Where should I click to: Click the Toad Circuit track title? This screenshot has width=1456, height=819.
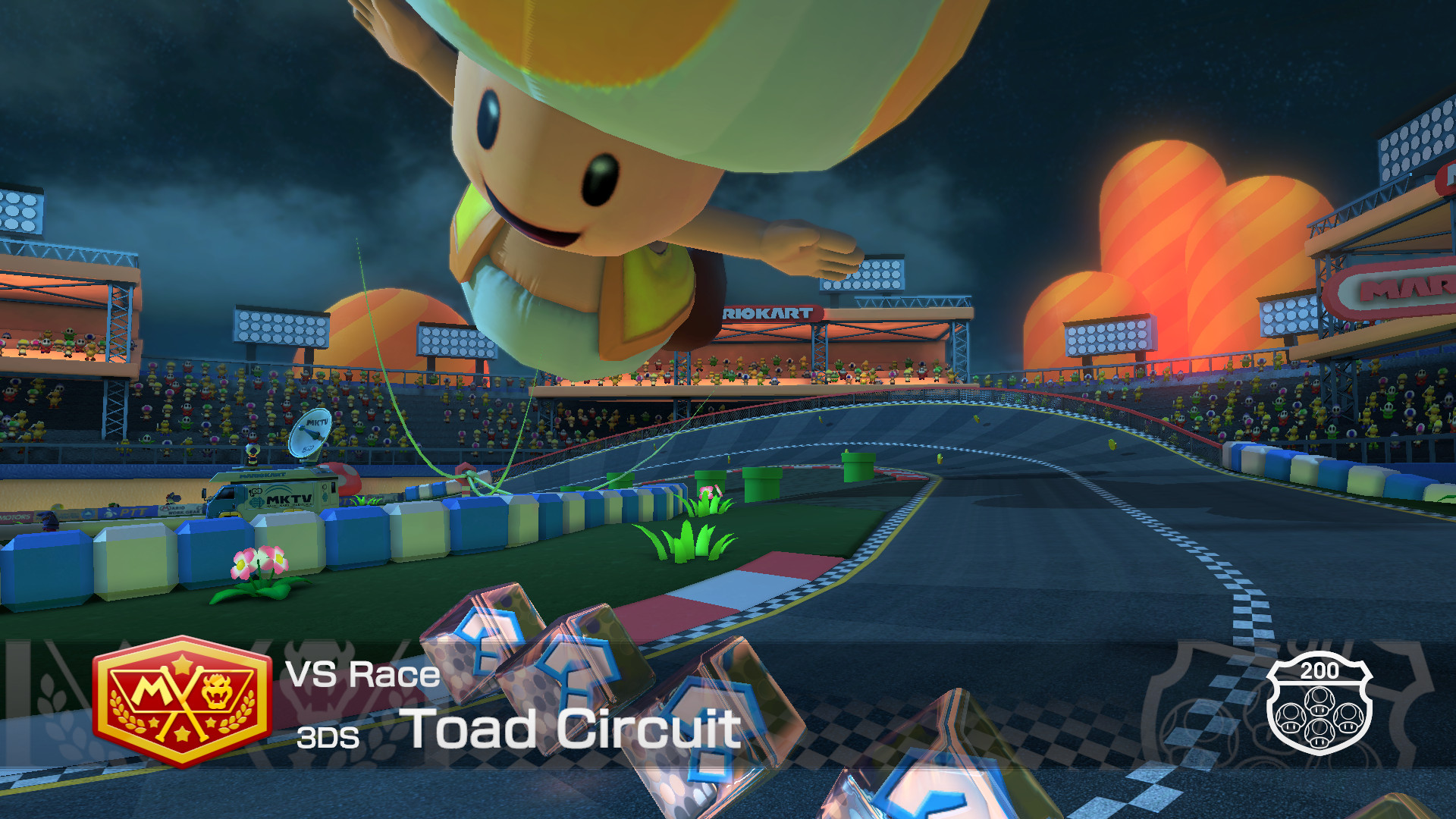571,730
